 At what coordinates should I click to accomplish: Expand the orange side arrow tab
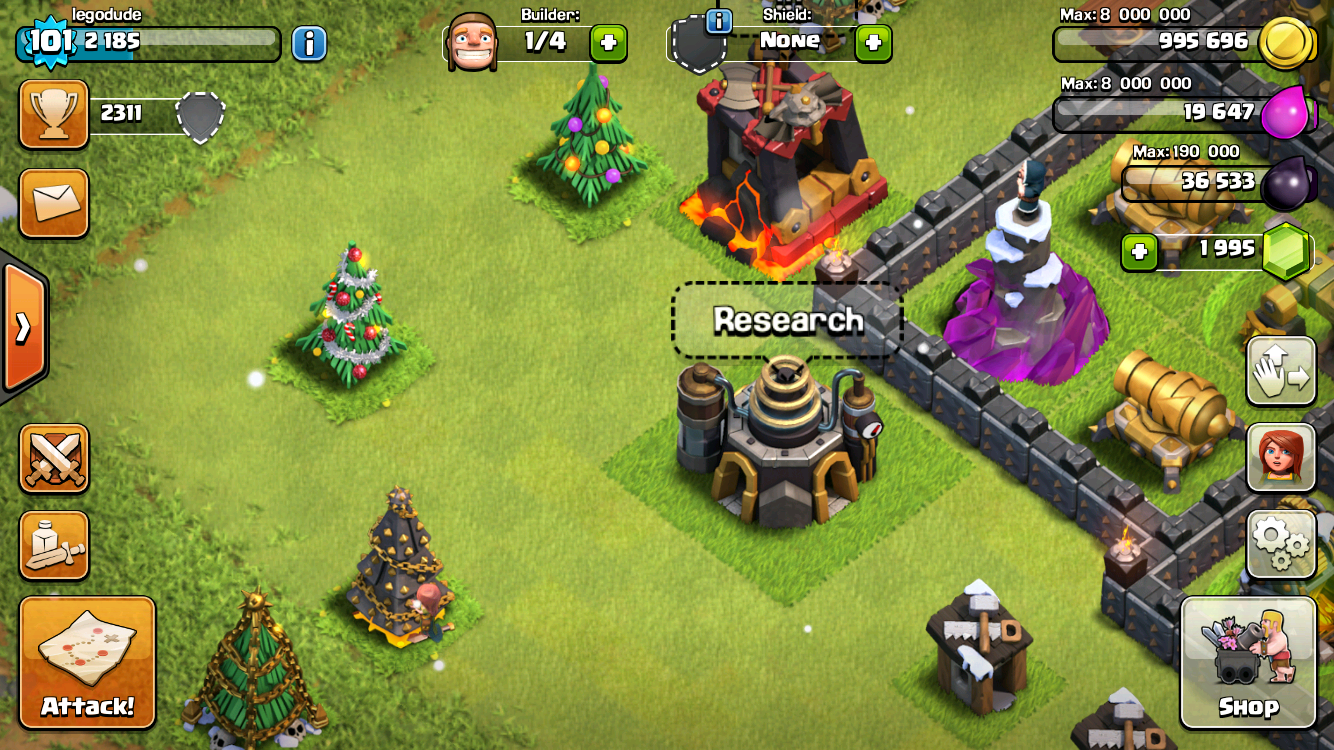pos(22,328)
